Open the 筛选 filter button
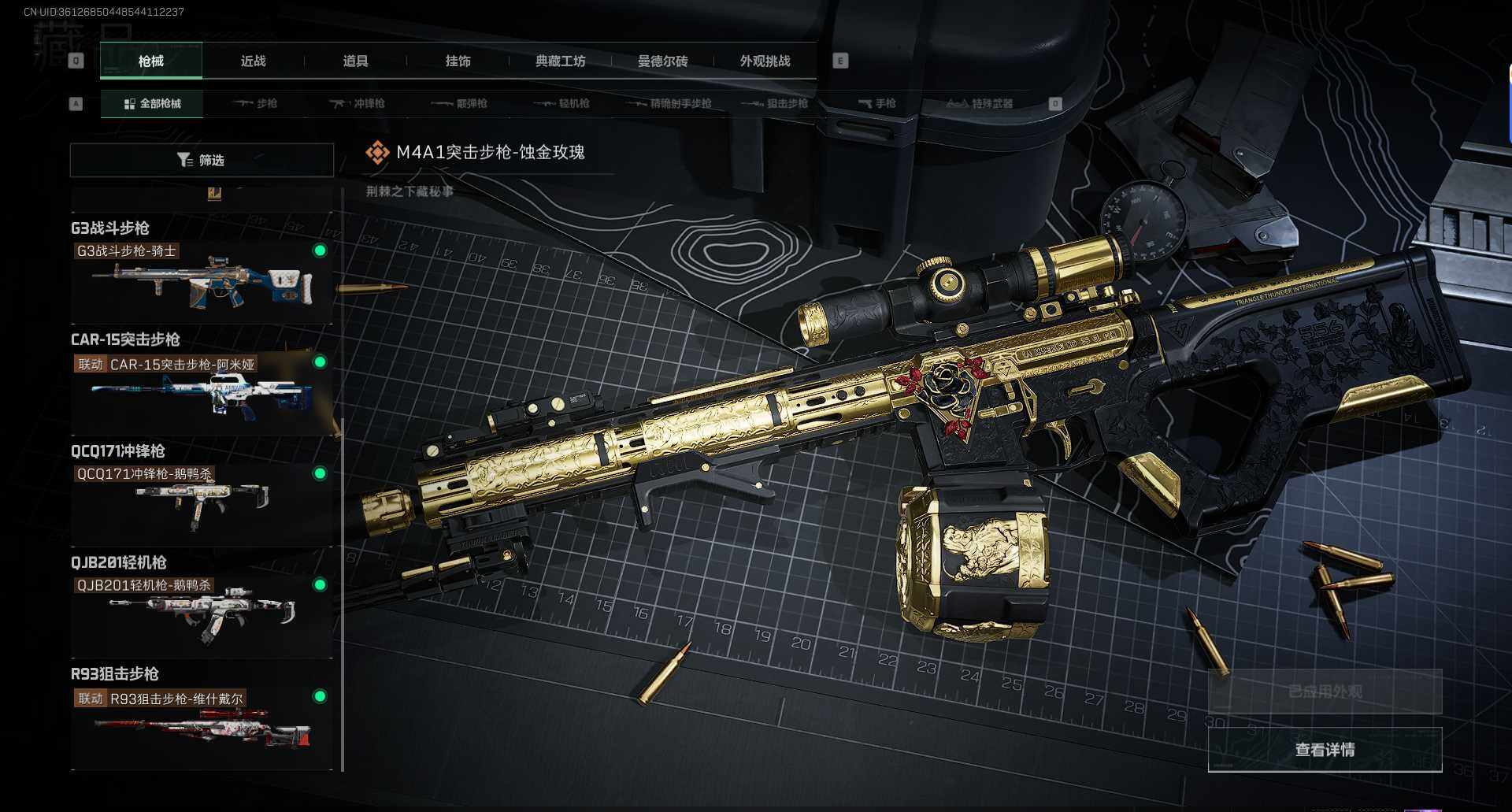Screen dimensions: 1512x812 (x=202, y=161)
